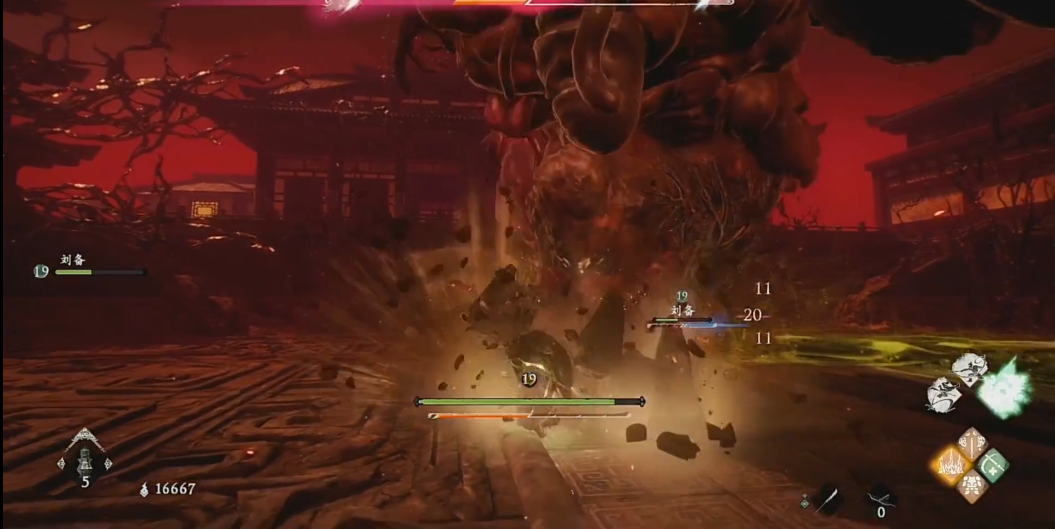Activate the green crescent-and-cross spell
Screen dimensions: 1055x529
[x=993, y=464]
